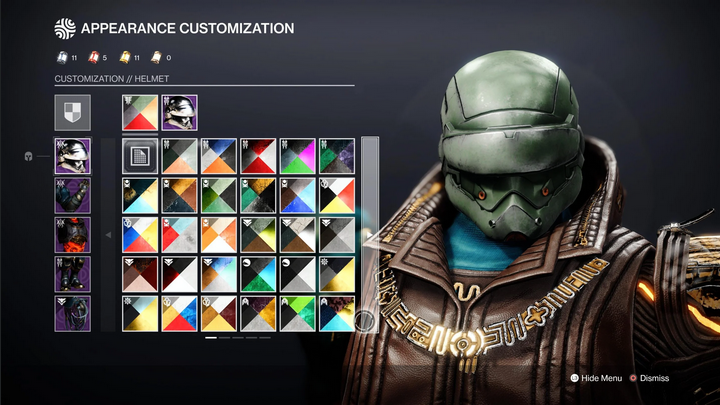Go to the previous shader page arrow
The image size is (720, 405).
click(x=108, y=235)
